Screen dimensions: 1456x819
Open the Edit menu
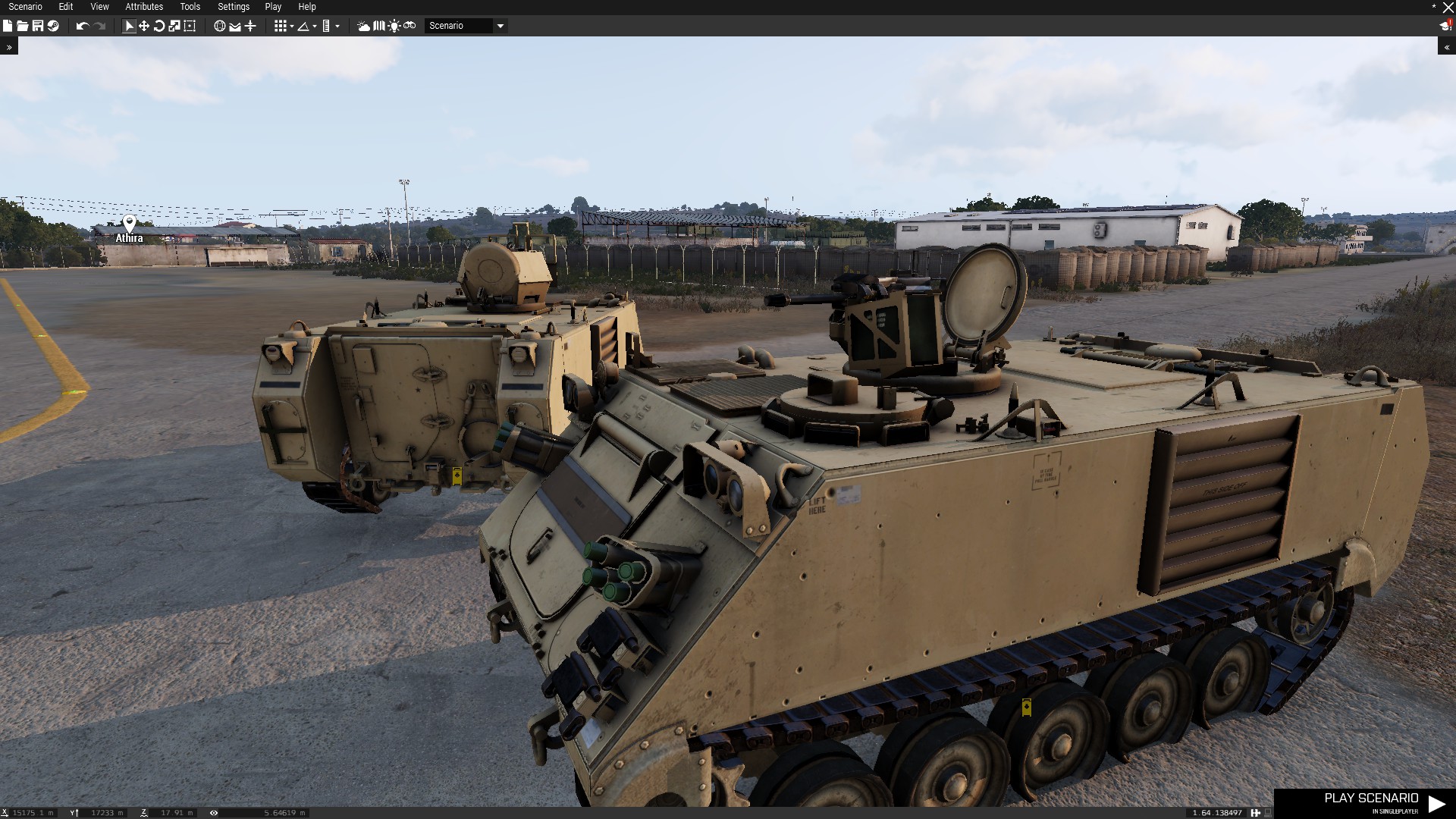(66, 7)
